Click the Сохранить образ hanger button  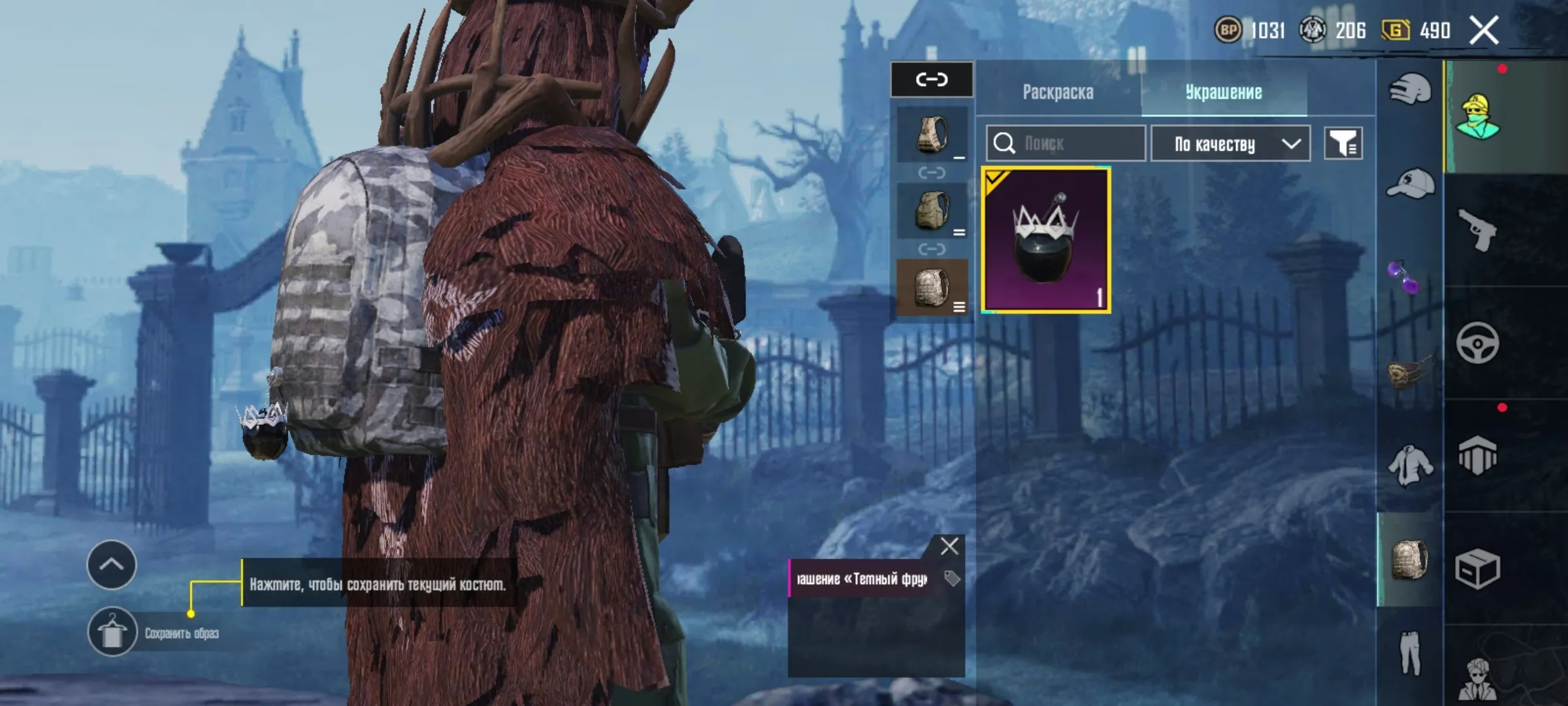[112, 632]
